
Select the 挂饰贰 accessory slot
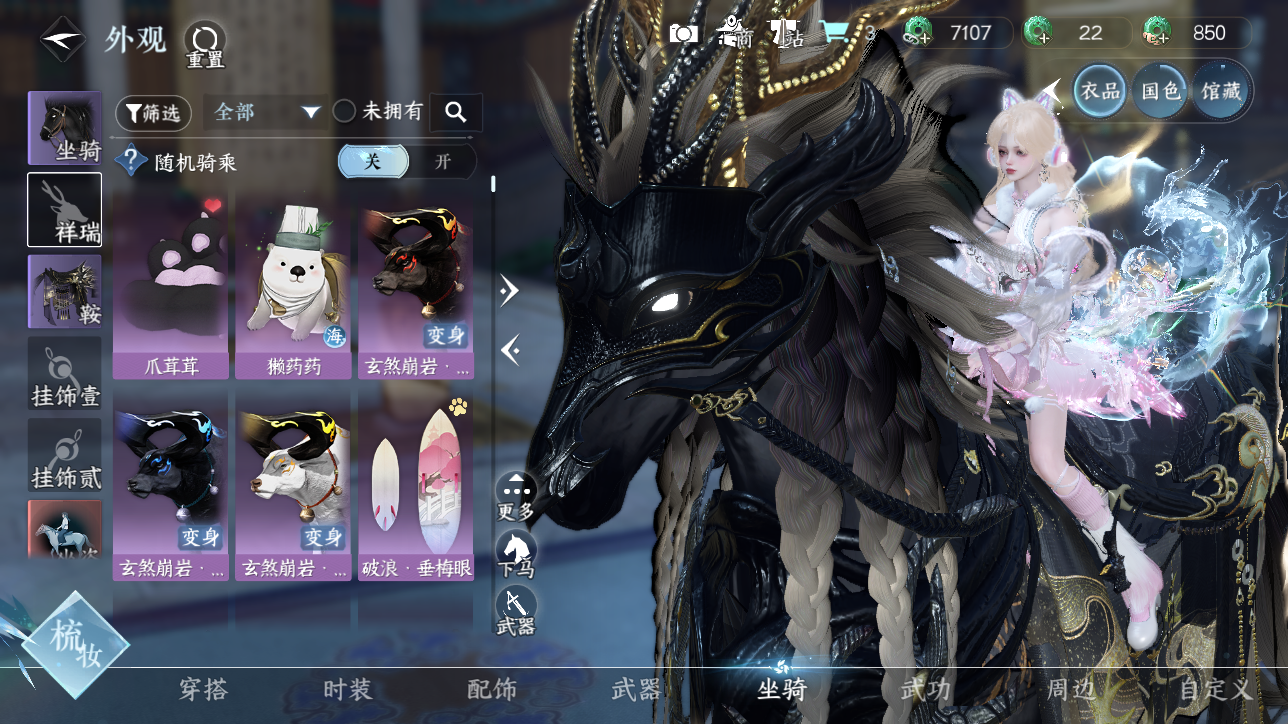coord(65,455)
